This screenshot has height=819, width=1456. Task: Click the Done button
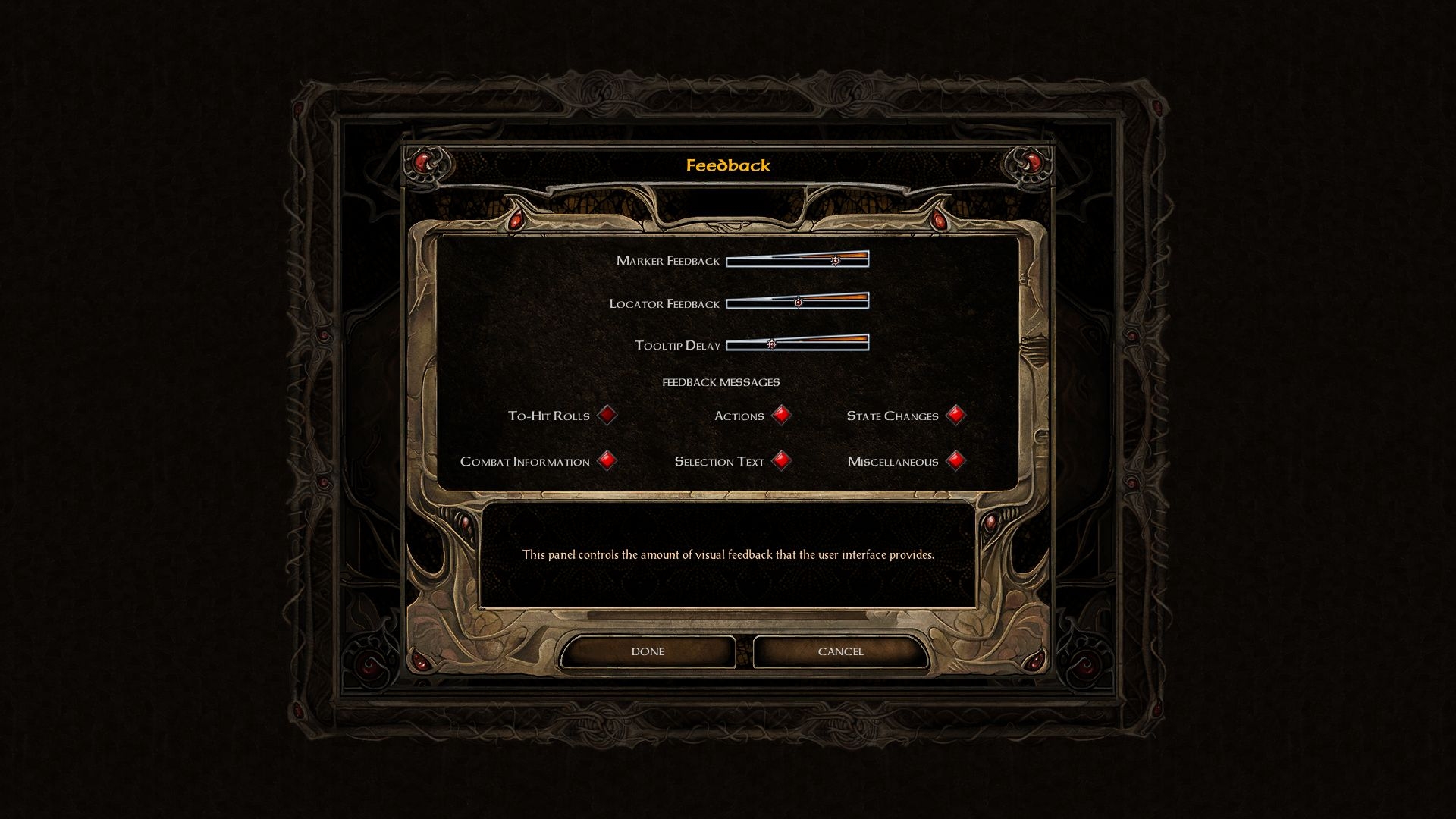[648, 651]
